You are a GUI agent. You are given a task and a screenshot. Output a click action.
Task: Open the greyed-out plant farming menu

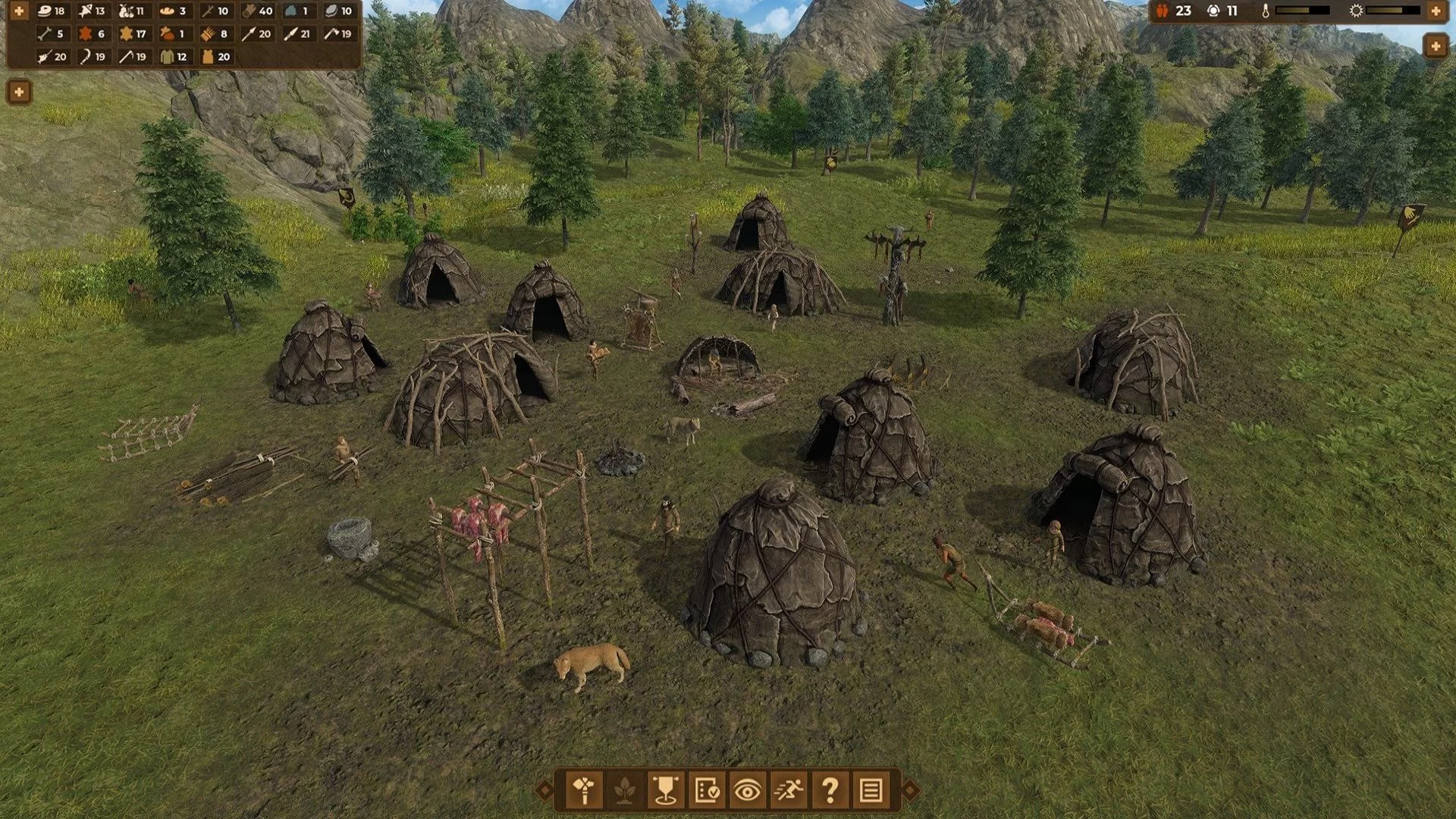[625, 791]
